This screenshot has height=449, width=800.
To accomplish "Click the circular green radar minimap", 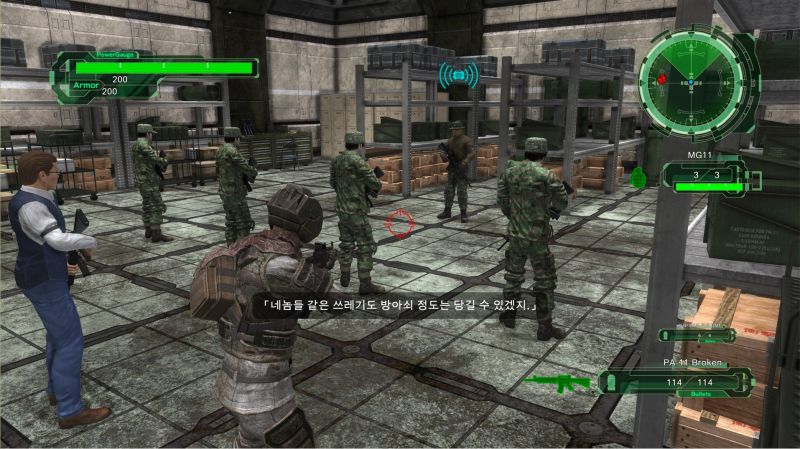I will (x=692, y=77).
